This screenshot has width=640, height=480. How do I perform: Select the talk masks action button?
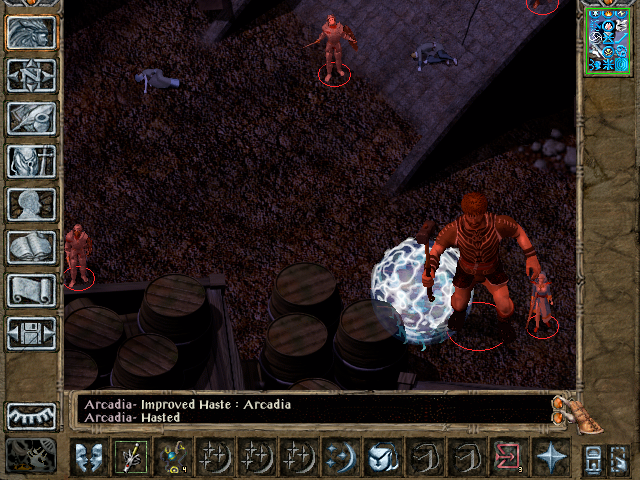88,457
